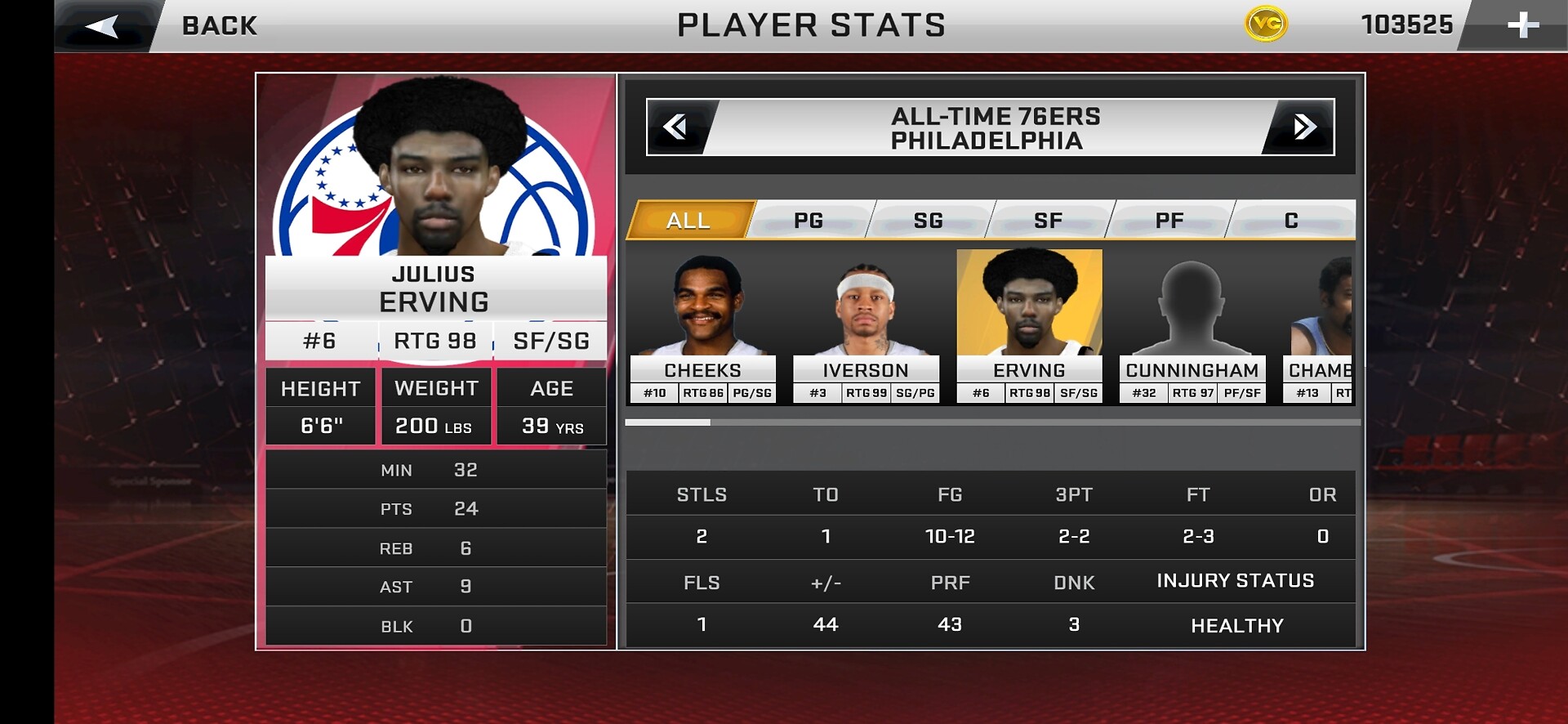Choose the Iverson player card
The width and height of the screenshot is (1568, 724).
pos(866,327)
